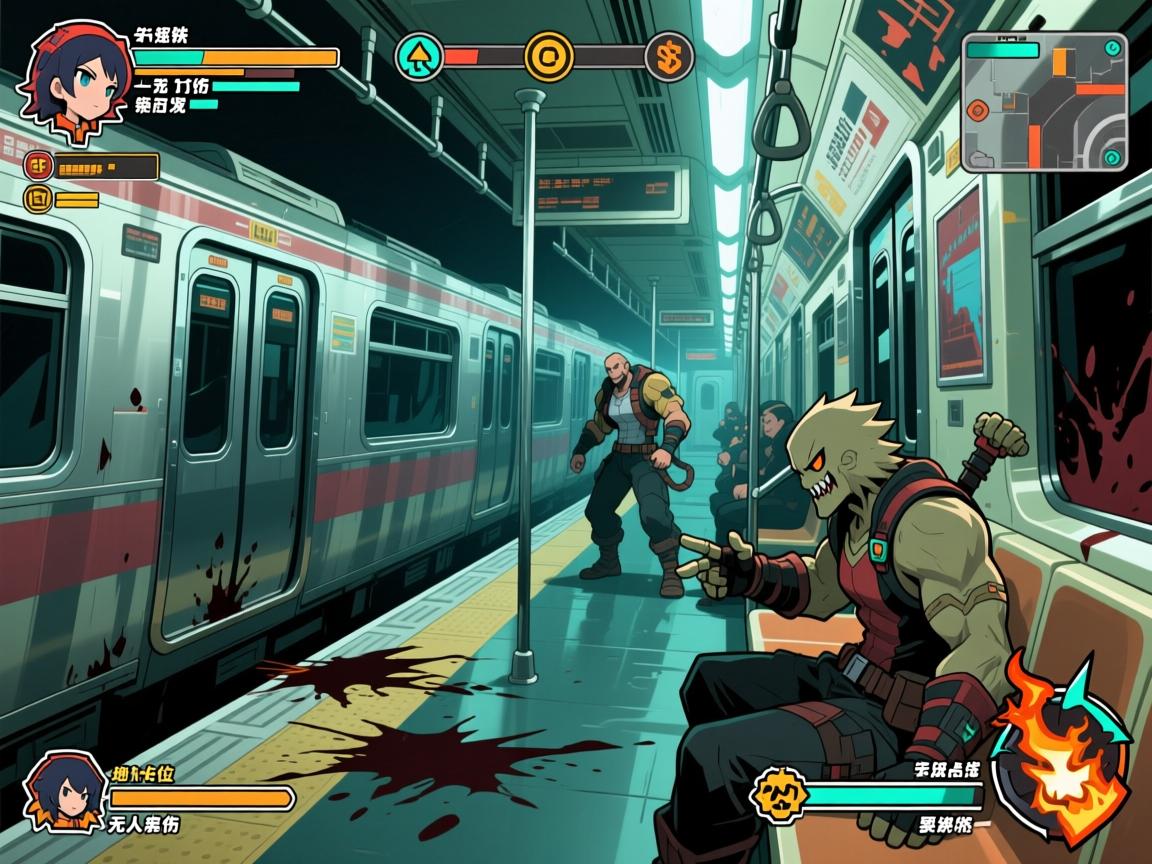Select the player portrait with red headband
1152x864 pixels.
tap(77, 73)
